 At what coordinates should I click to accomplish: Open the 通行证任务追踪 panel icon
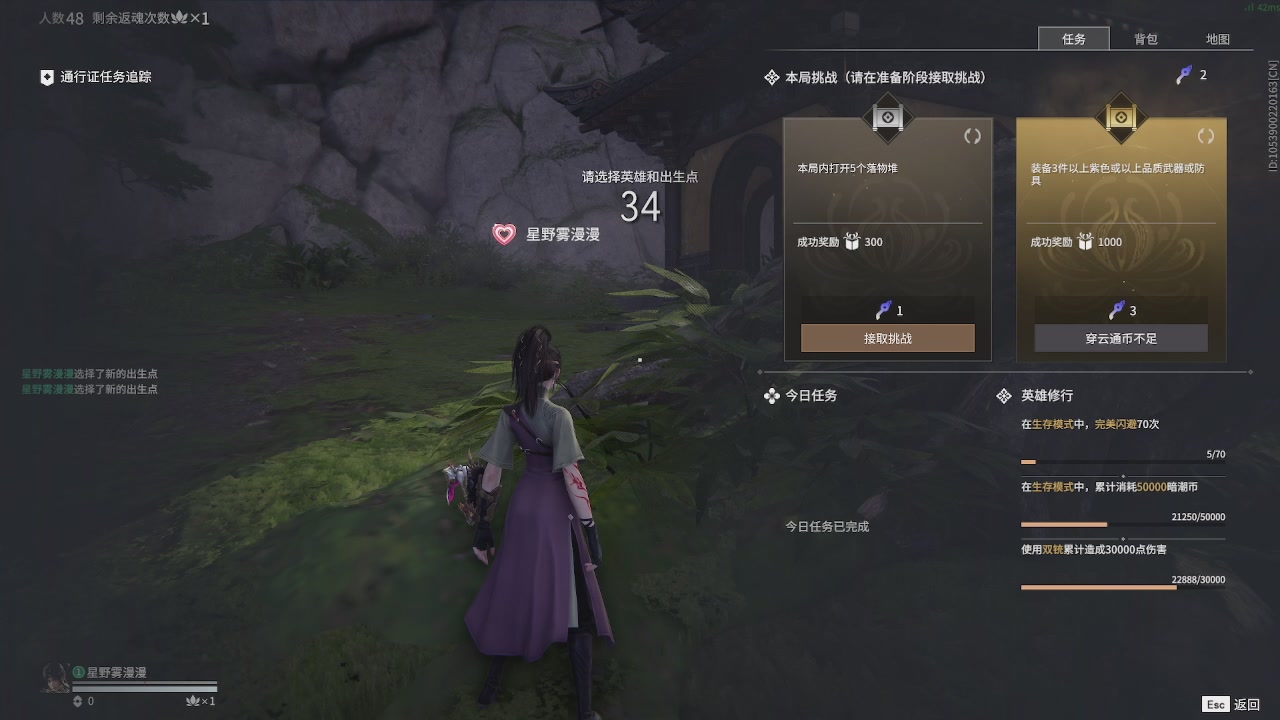tap(45, 77)
